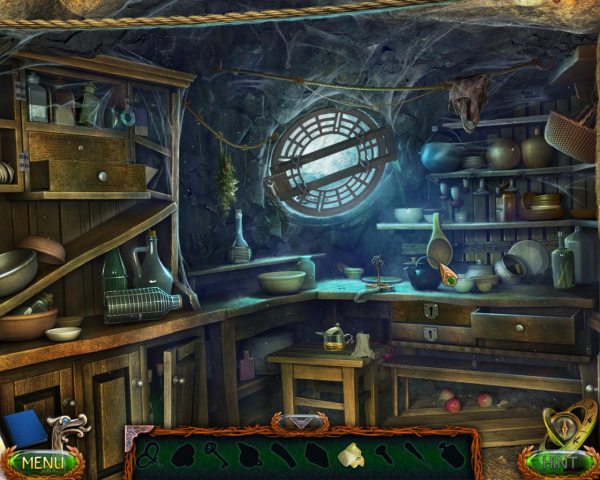Viewport: 600px width, 480px height.
Task: Use the Hint button
Action: (558, 463)
